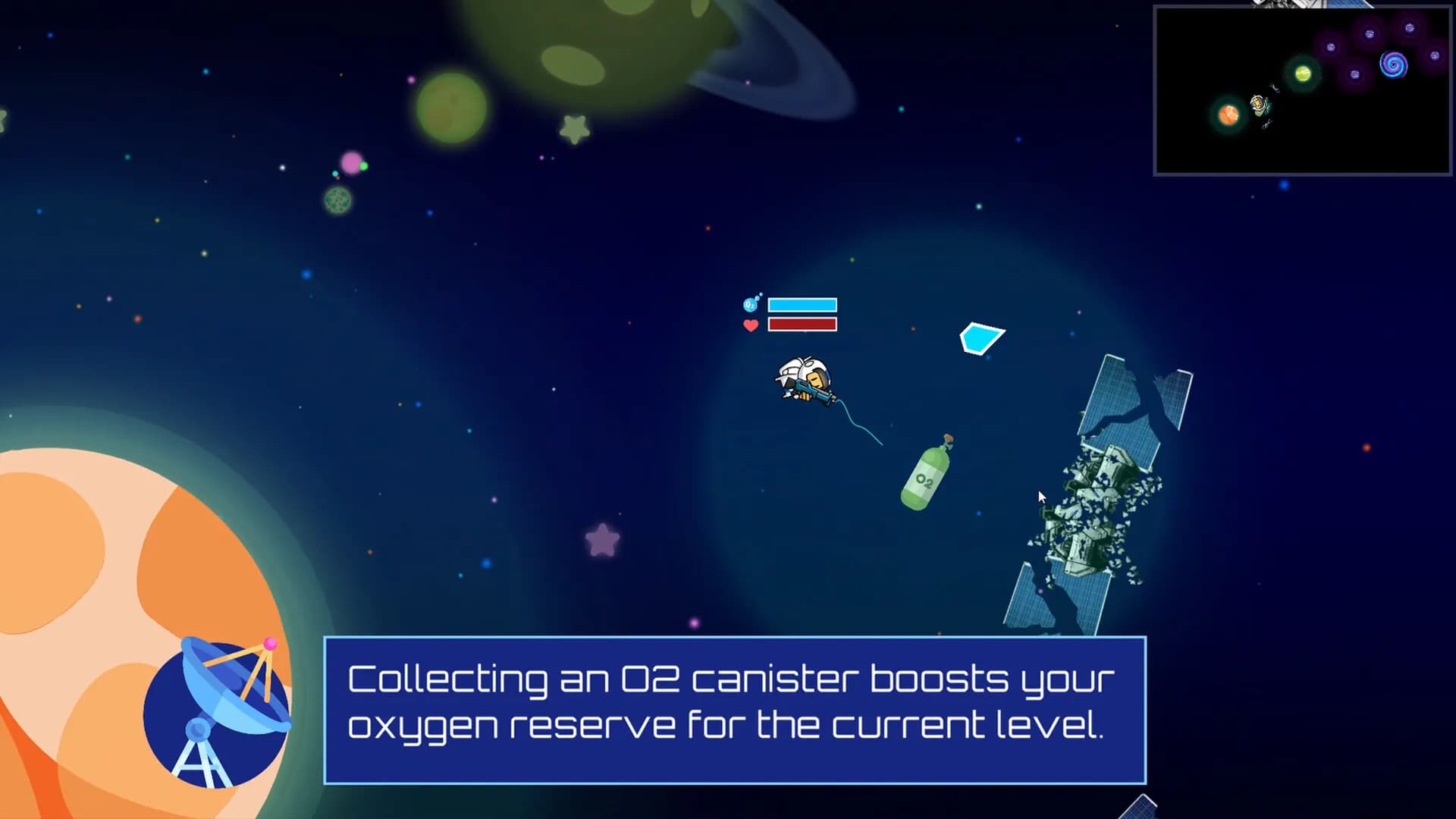Select the astronaut marker on the minimap
The width and height of the screenshot is (1456, 819).
tap(1258, 105)
